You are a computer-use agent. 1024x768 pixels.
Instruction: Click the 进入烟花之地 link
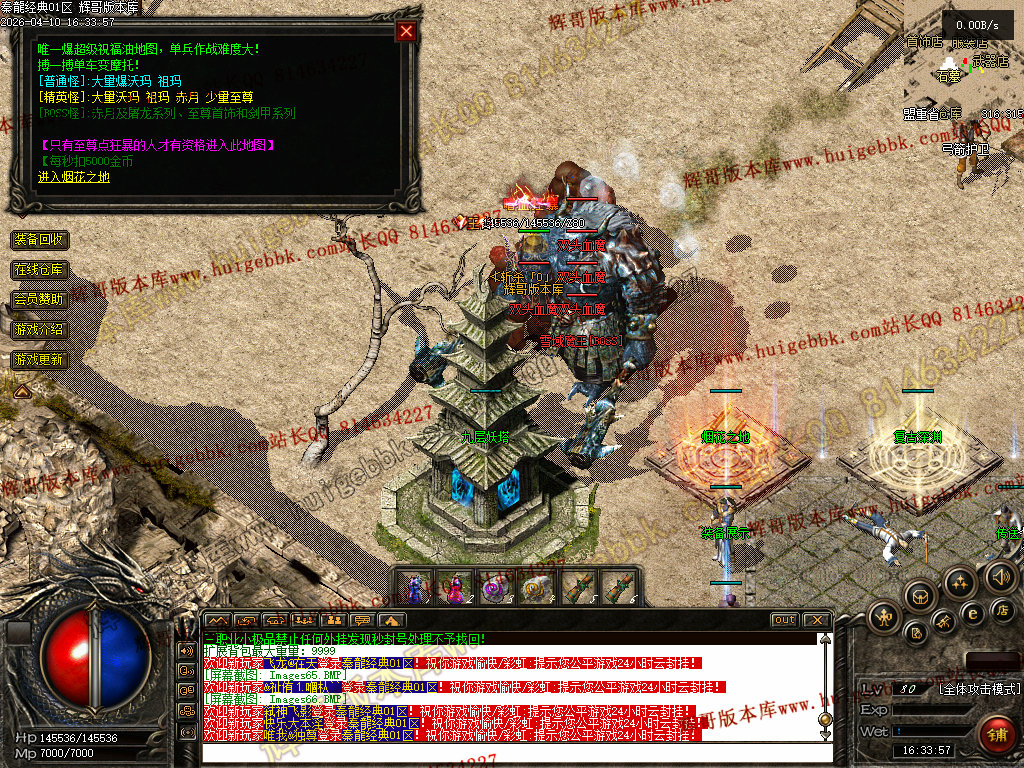pyautogui.click(x=74, y=177)
